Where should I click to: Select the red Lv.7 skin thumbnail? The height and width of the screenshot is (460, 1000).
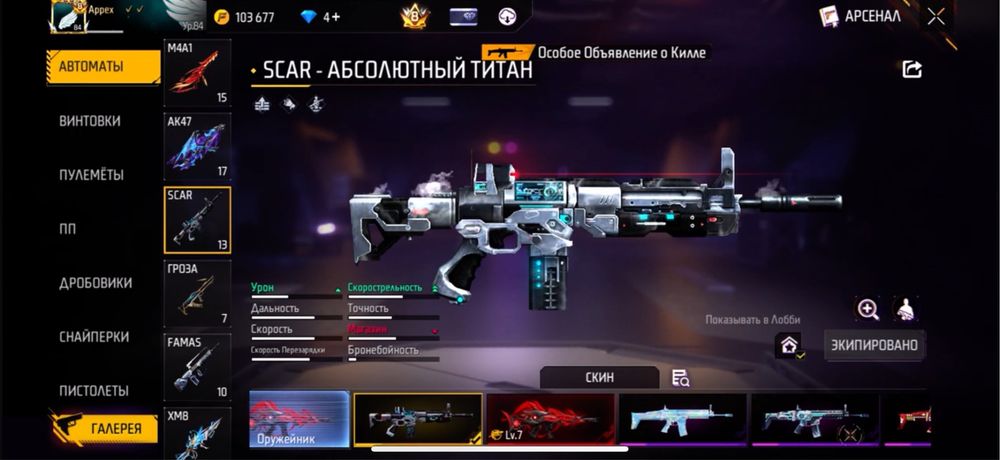coord(550,418)
